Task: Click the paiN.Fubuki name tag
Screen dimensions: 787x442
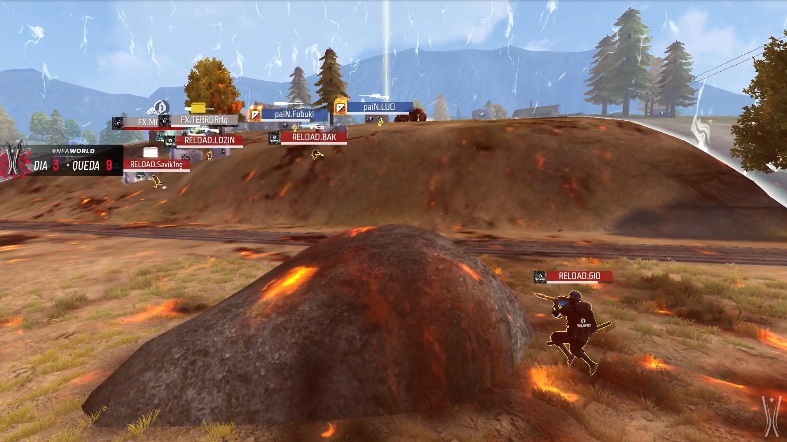Action: [x=295, y=115]
